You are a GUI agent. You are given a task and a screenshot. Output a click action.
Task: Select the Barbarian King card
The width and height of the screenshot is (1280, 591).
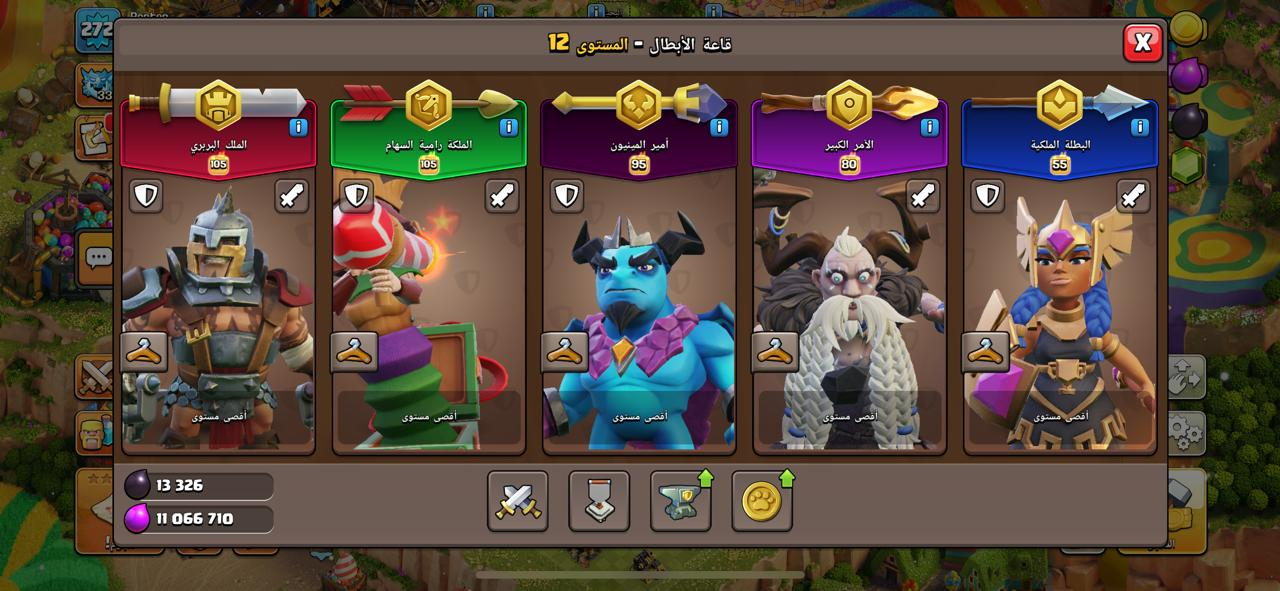click(x=218, y=310)
